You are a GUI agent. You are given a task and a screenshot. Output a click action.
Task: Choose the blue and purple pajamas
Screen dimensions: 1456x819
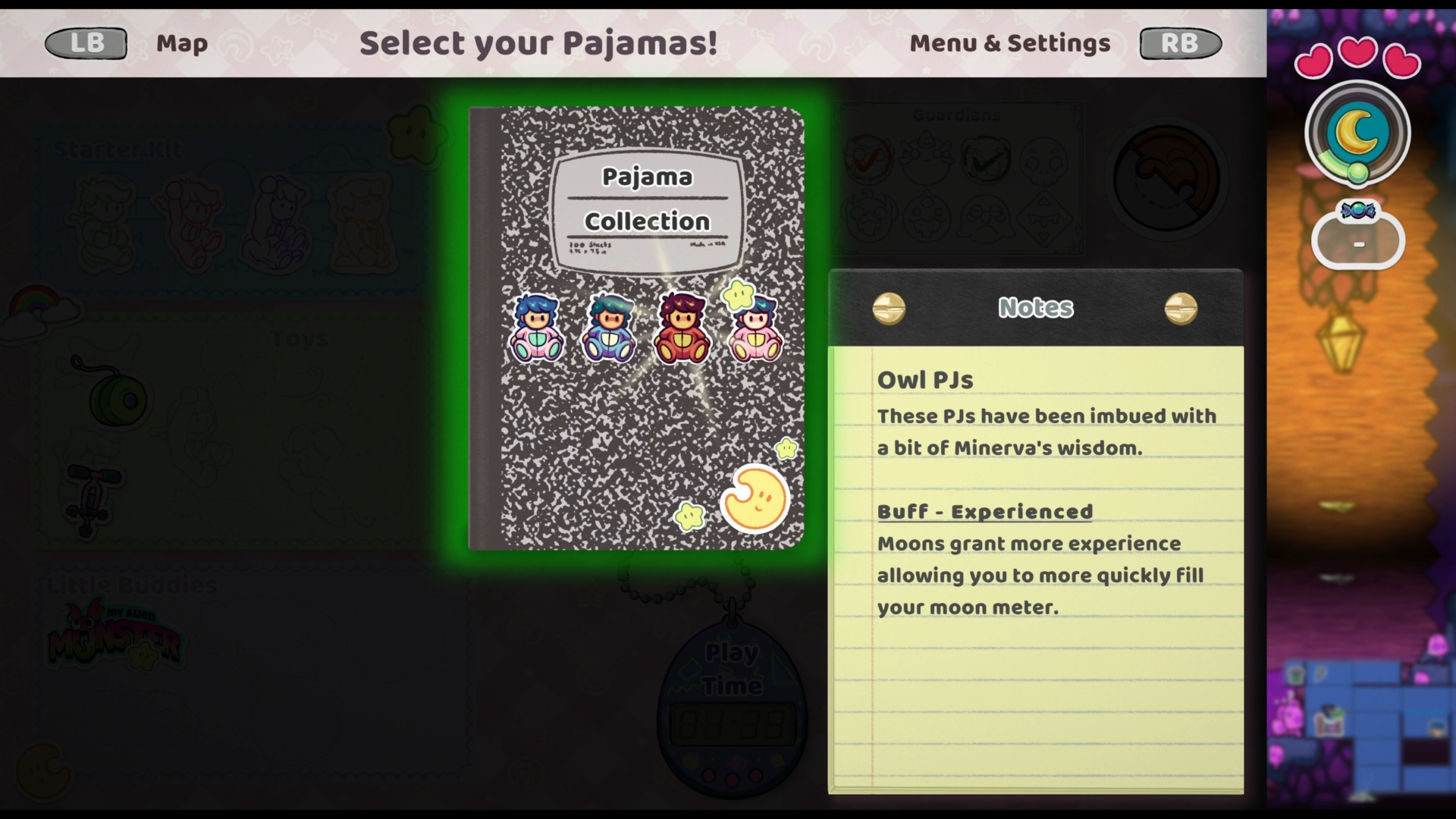pyautogui.click(x=609, y=329)
